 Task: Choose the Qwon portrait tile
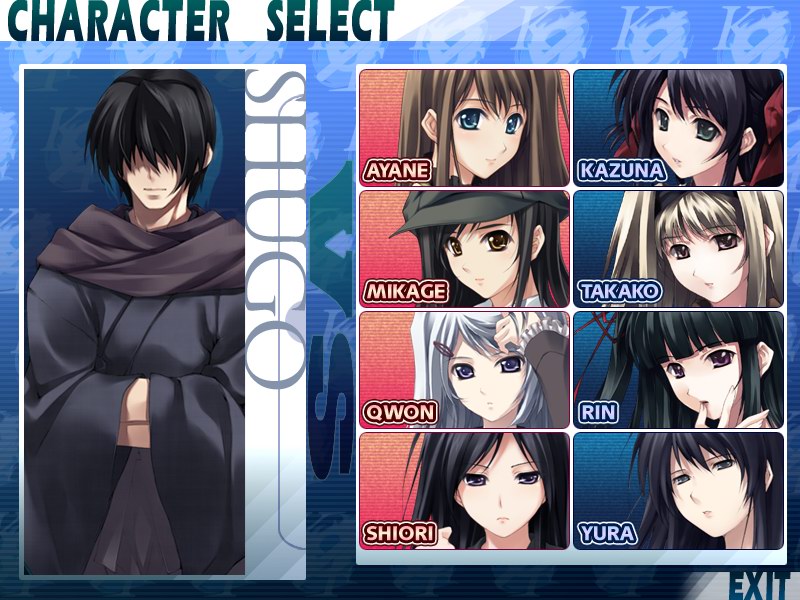click(464, 369)
